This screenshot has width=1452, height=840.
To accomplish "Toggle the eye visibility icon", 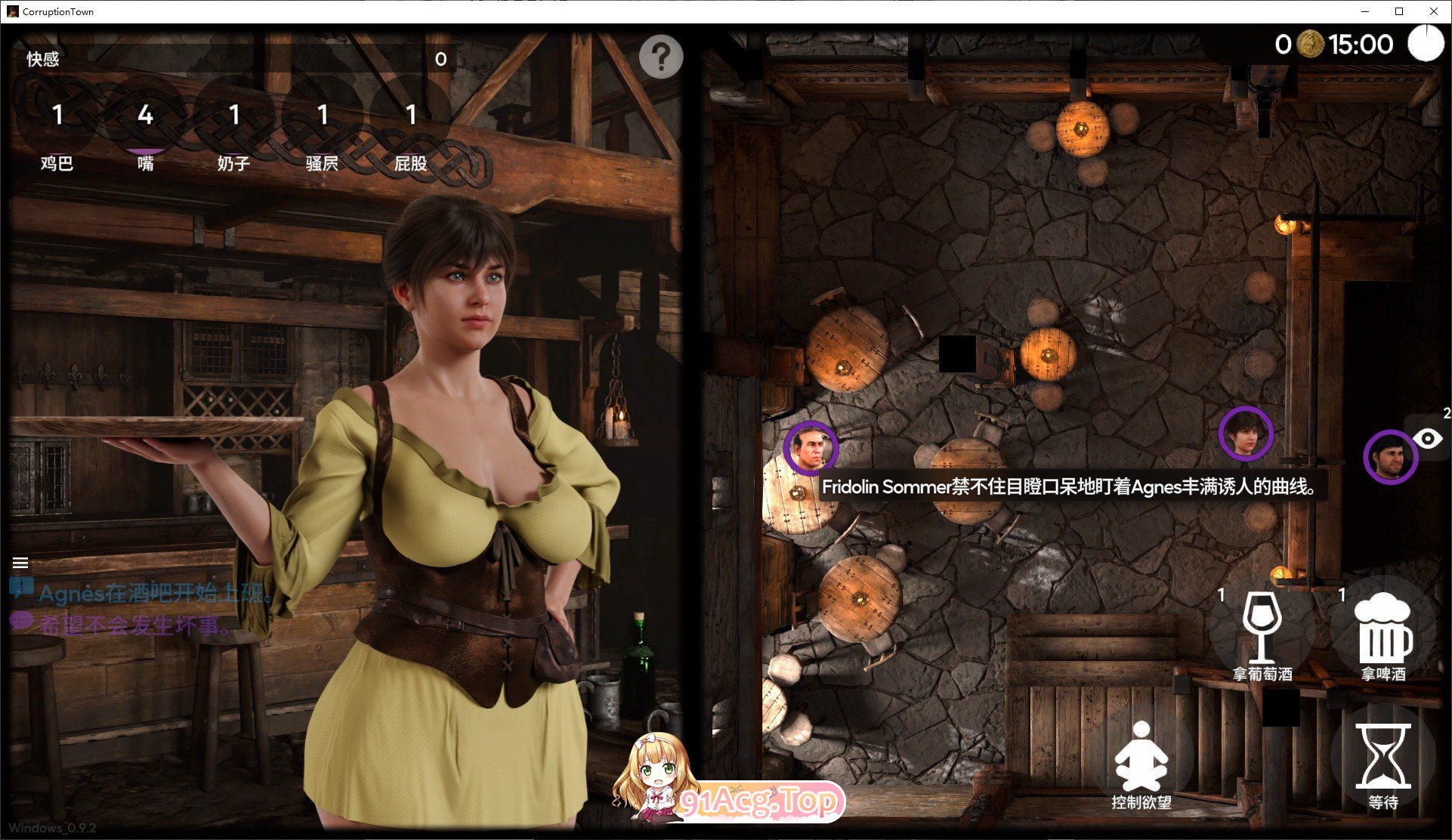I will 1428,439.
